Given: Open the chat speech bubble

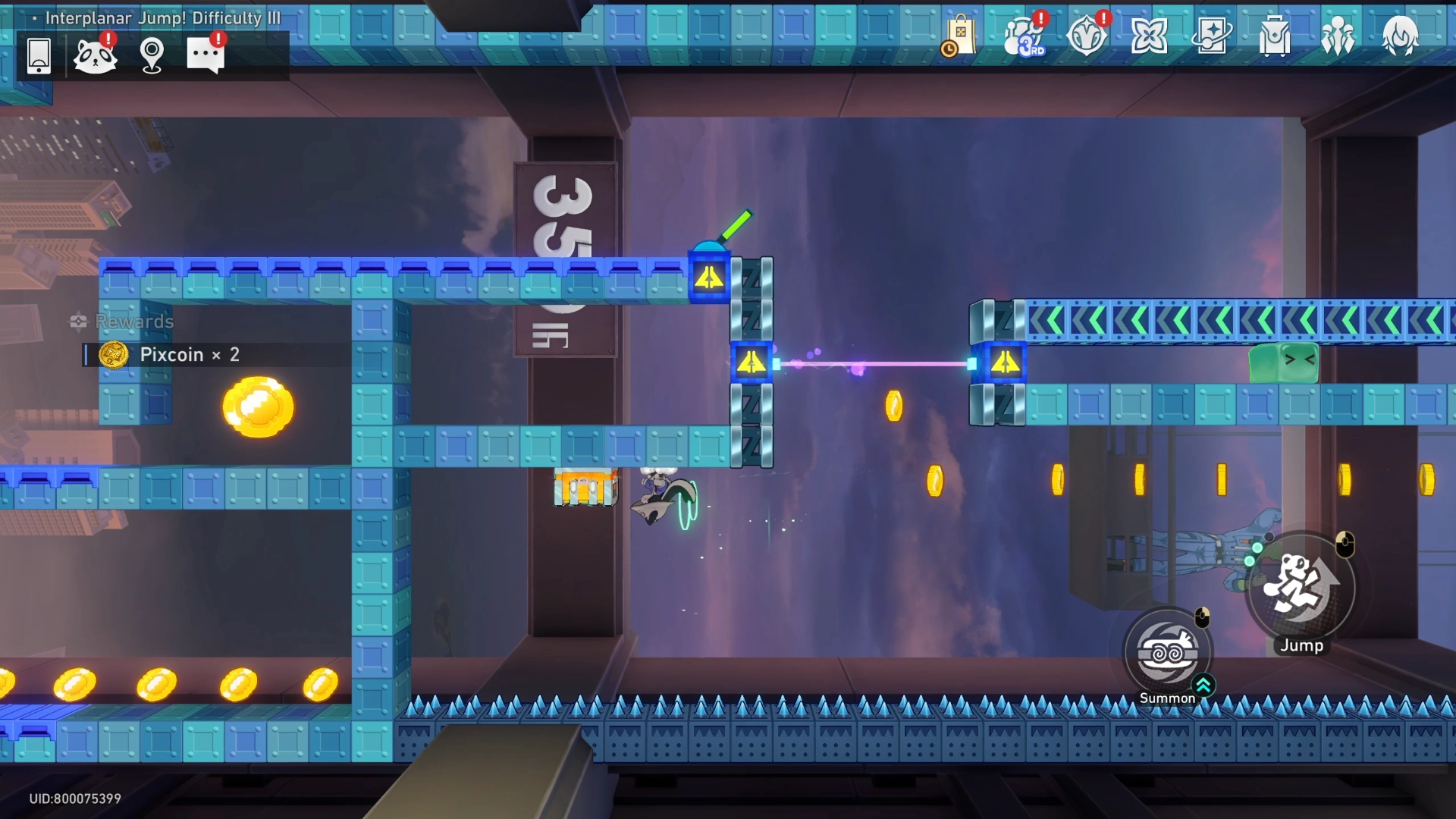Looking at the screenshot, I should pyautogui.click(x=206, y=55).
